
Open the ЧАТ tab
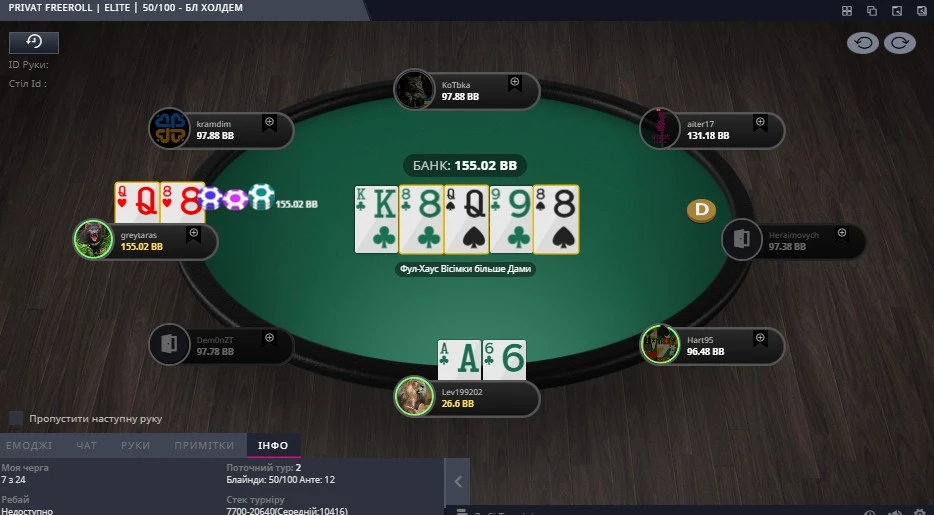tap(86, 446)
